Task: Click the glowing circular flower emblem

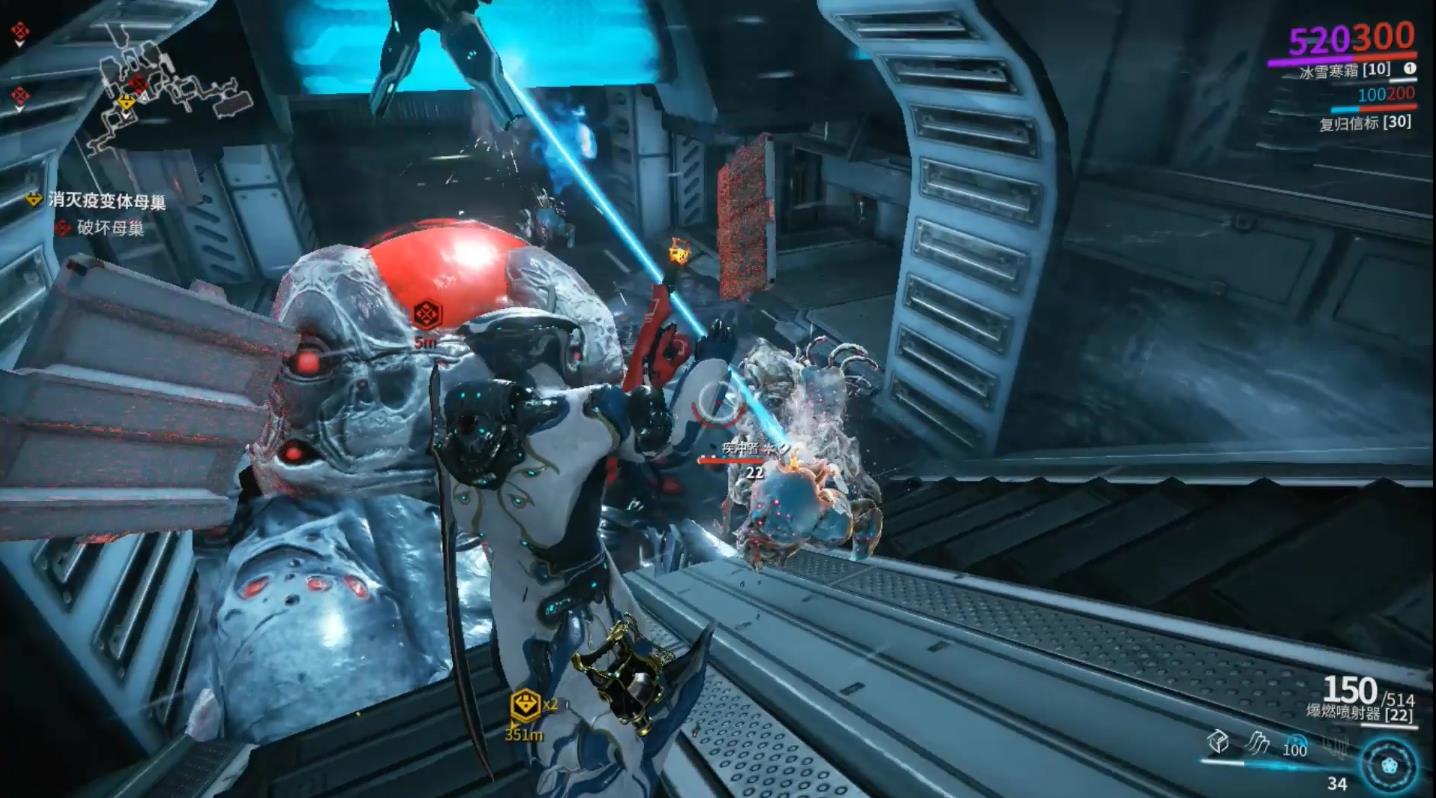Action: pyautogui.click(x=1389, y=763)
